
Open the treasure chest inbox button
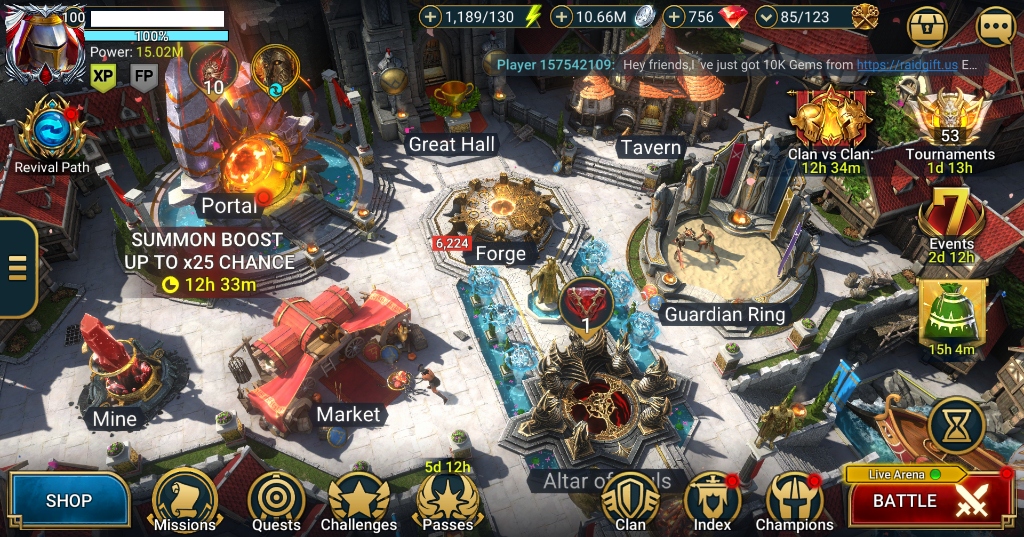pos(927,27)
